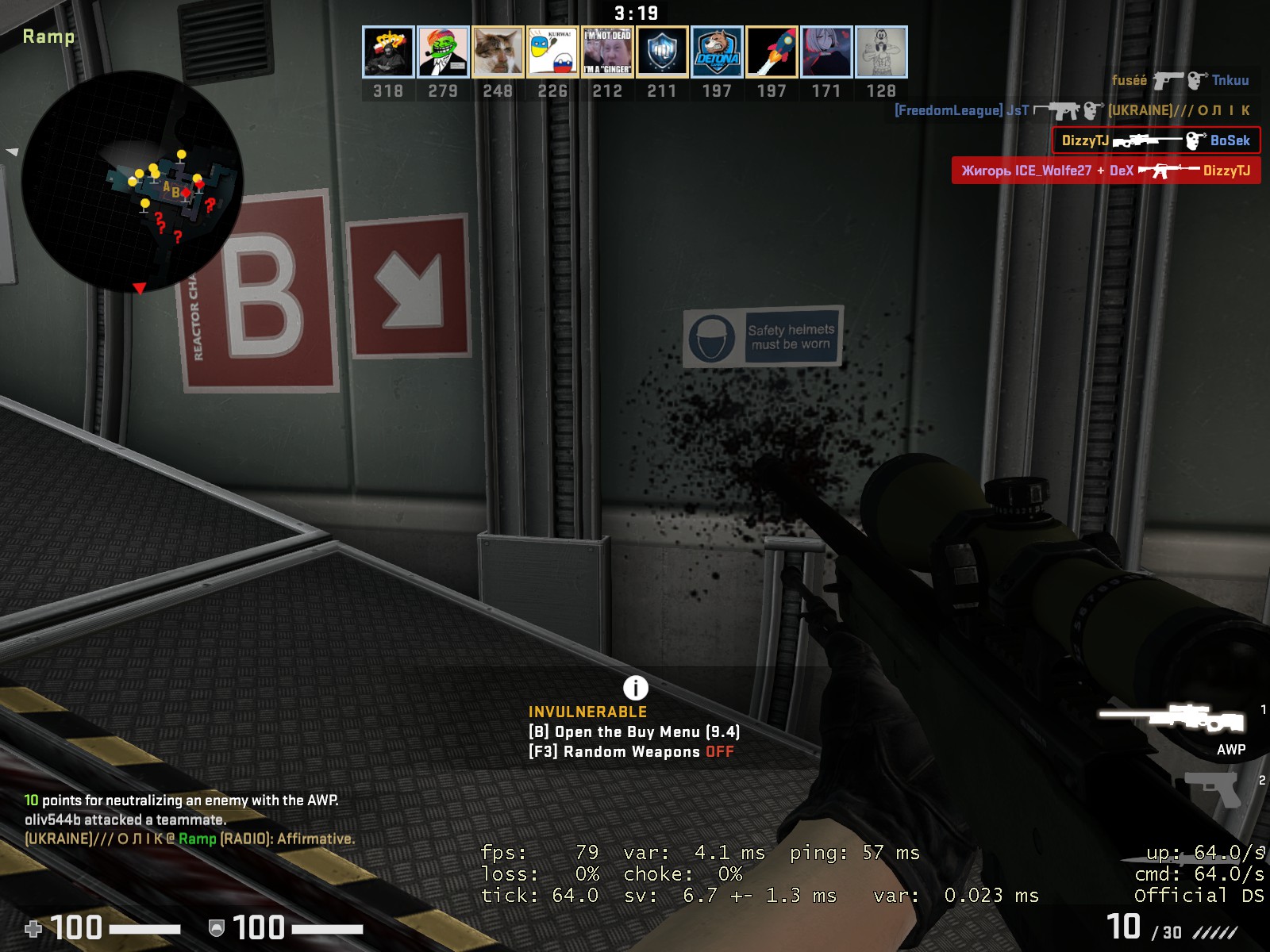This screenshot has width=1270, height=952.
Task: Switch to the pistol weapon slot
Action: [1213, 788]
